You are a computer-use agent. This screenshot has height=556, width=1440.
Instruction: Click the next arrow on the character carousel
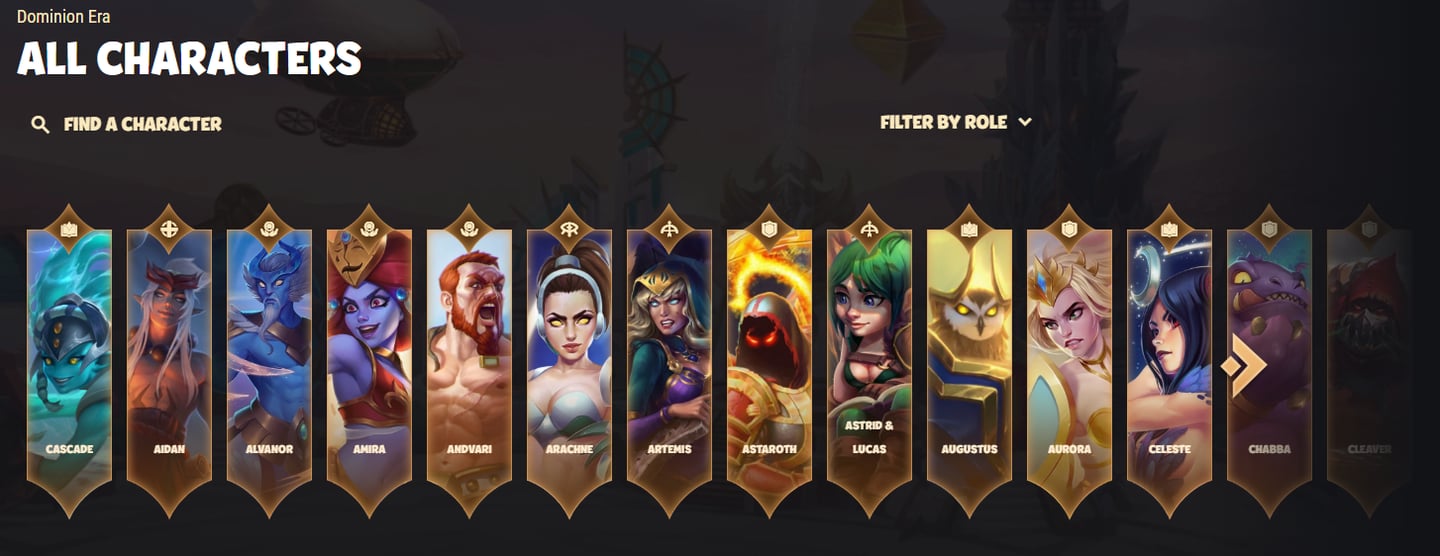pyautogui.click(x=1243, y=367)
